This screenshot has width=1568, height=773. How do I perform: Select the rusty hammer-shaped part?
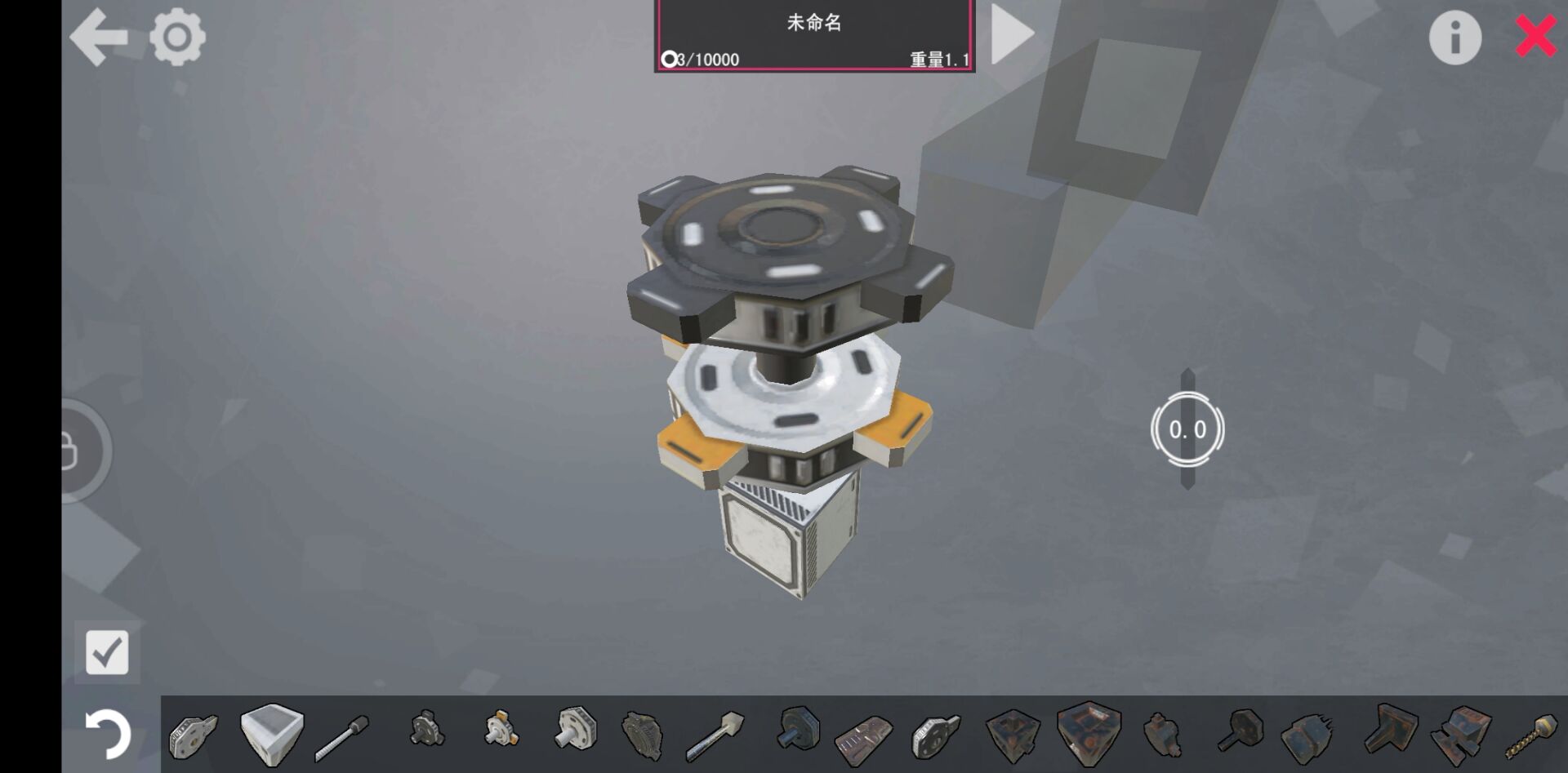click(1240, 731)
